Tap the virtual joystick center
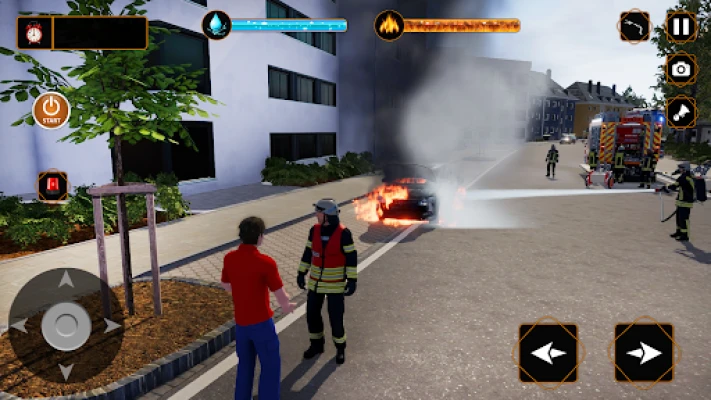Viewport: 711px width, 400px height. coord(66,325)
